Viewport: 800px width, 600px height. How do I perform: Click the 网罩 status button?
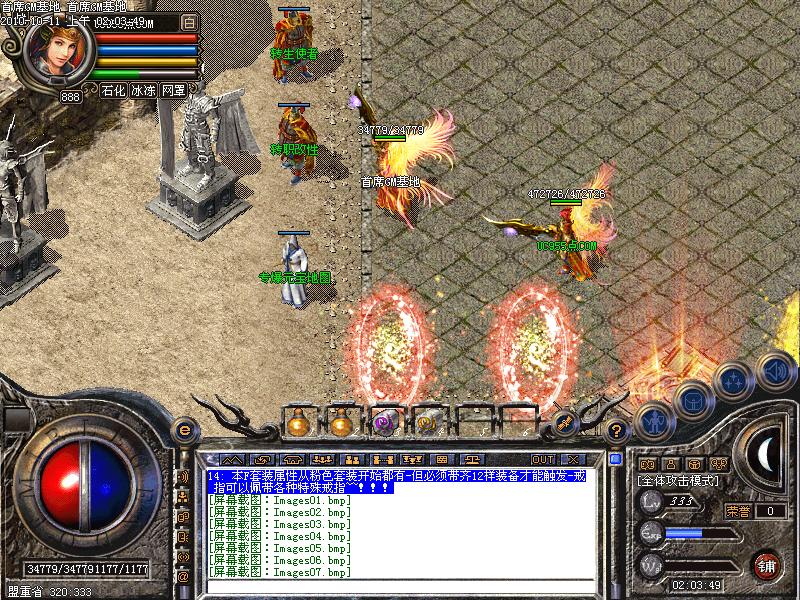[x=173, y=90]
